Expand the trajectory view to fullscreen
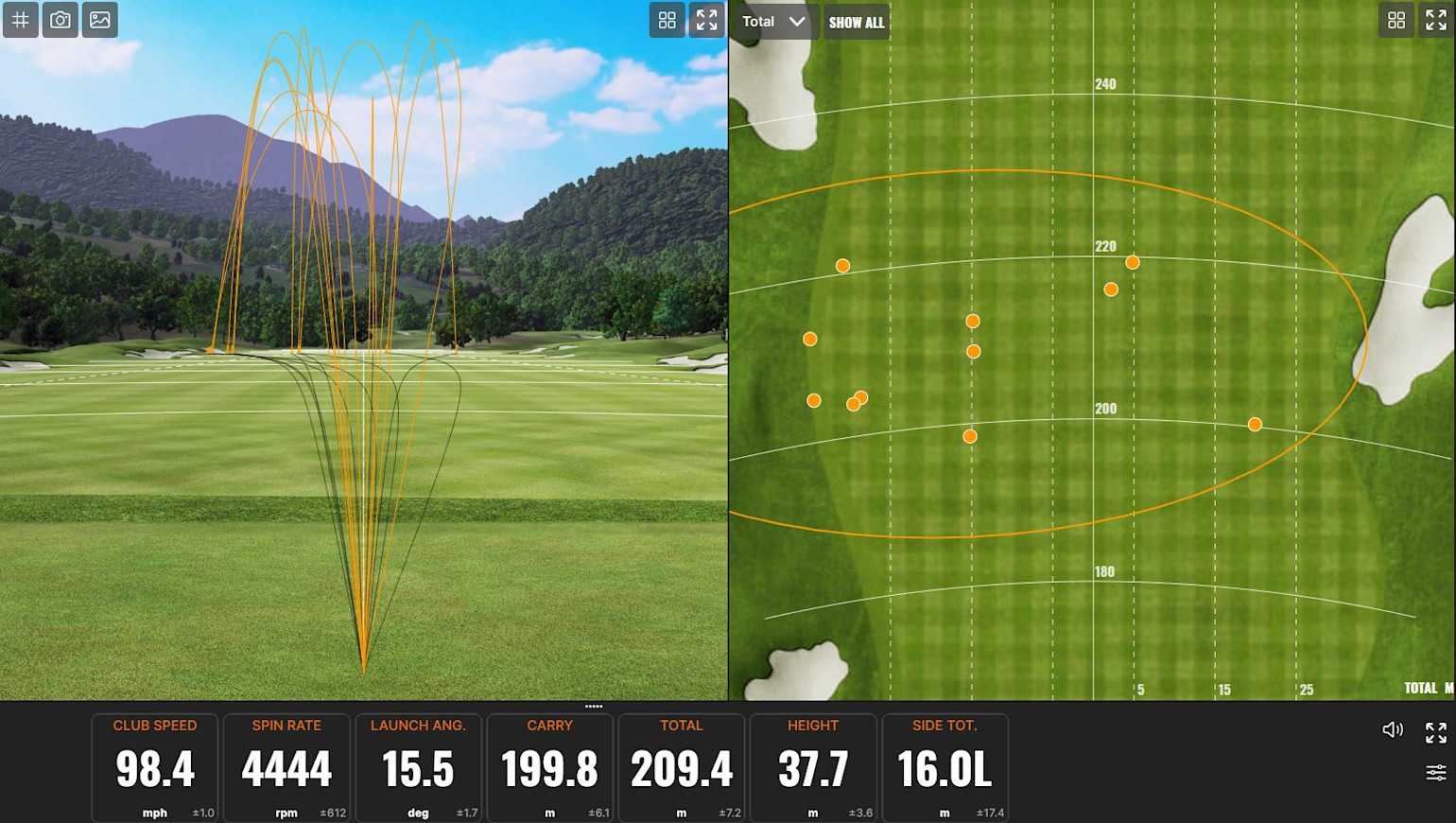The height and width of the screenshot is (823, 1456). tap(706, 20)
